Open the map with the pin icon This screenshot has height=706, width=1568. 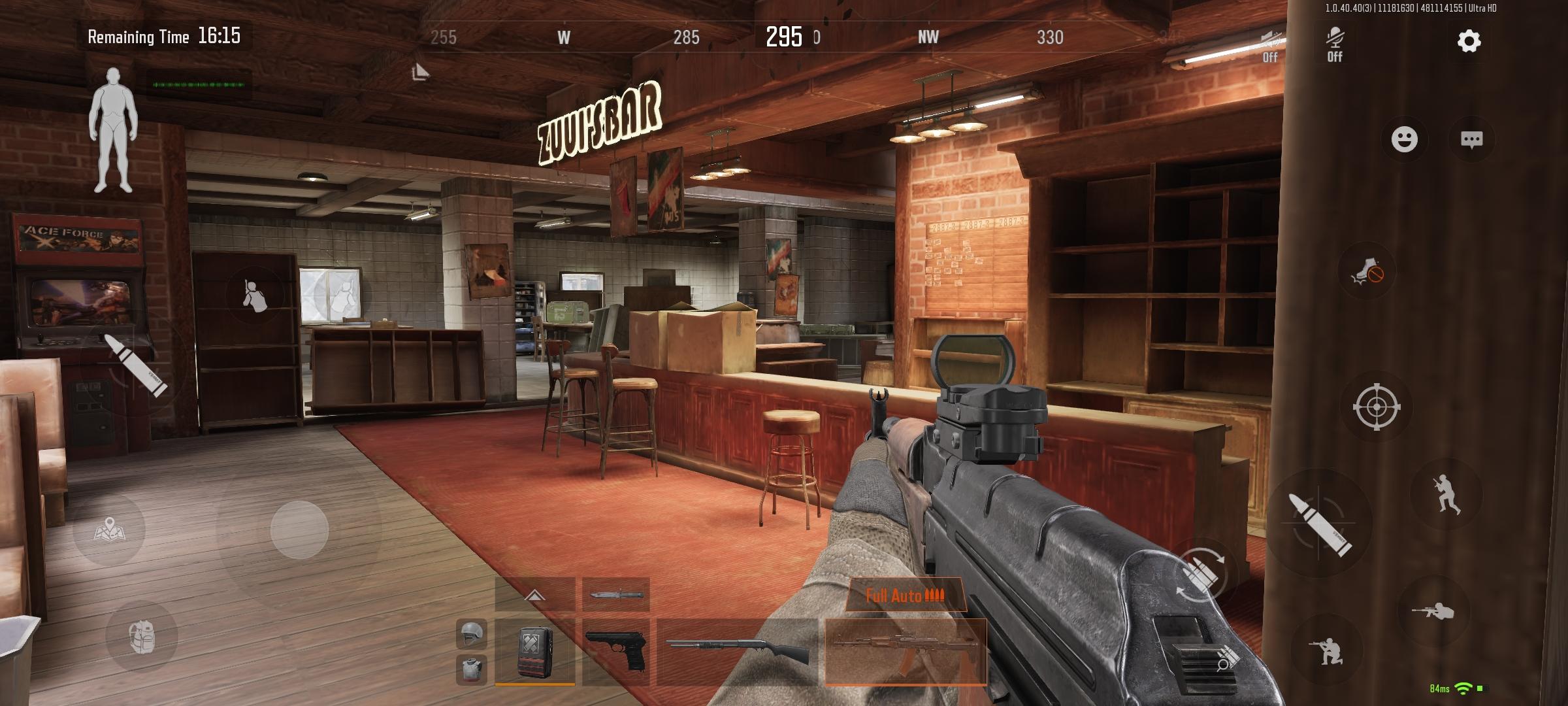tap(110, 529)
